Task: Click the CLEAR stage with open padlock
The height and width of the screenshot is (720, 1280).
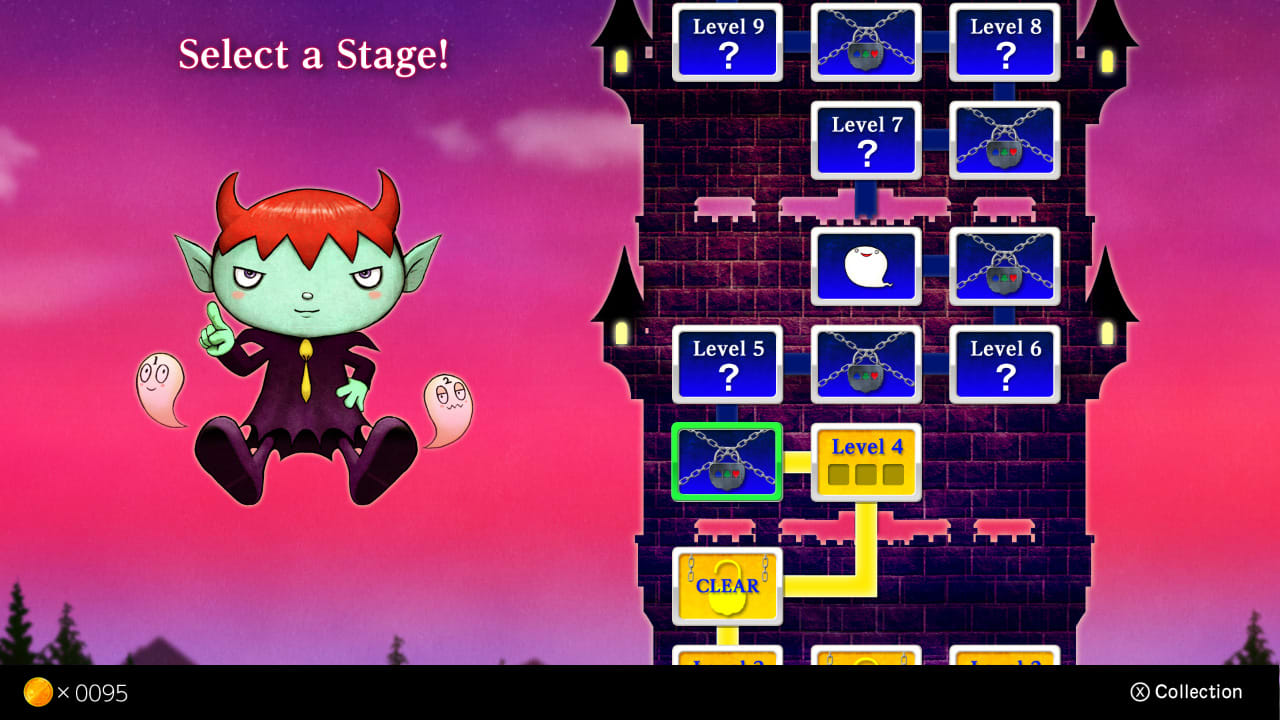Action: [x=727, y=584]
